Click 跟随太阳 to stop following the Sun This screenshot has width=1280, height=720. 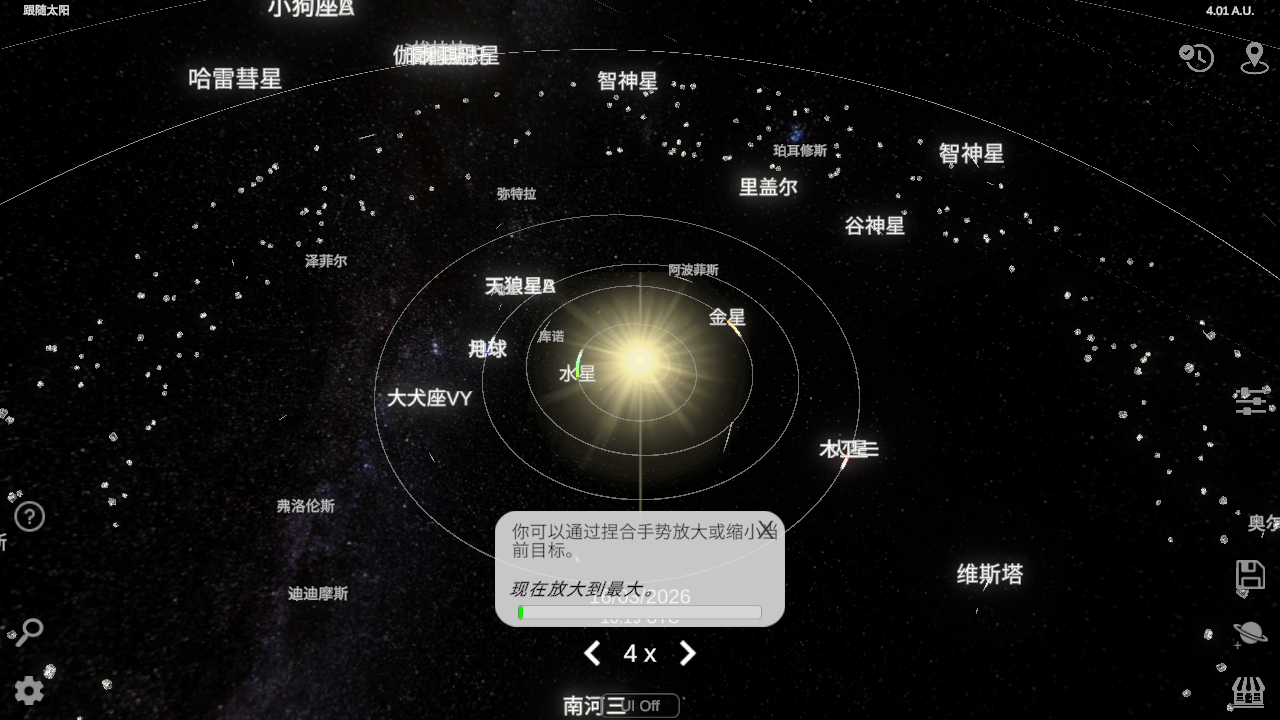(44, 8)
